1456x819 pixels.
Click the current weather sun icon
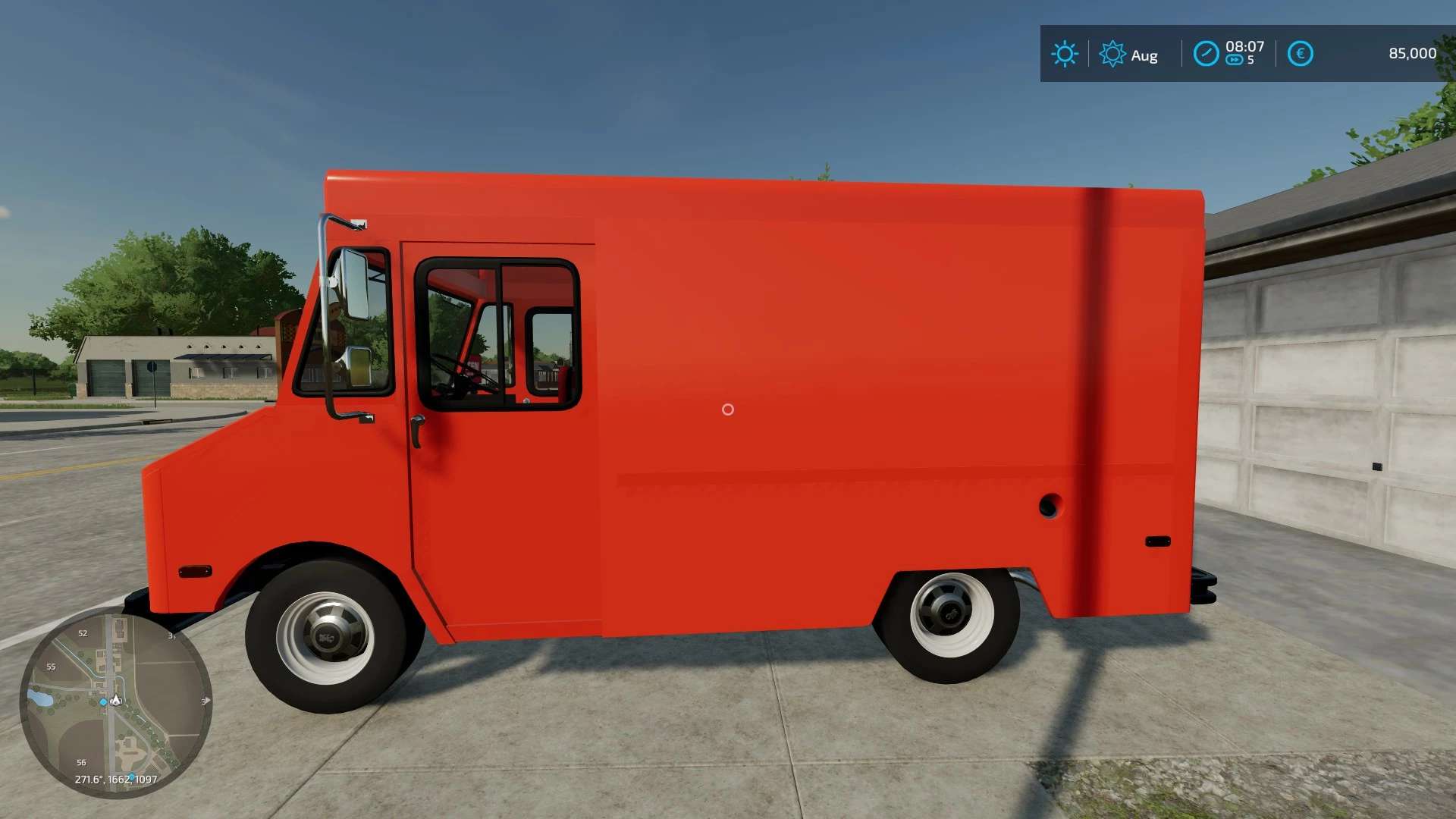(1065, 52)
